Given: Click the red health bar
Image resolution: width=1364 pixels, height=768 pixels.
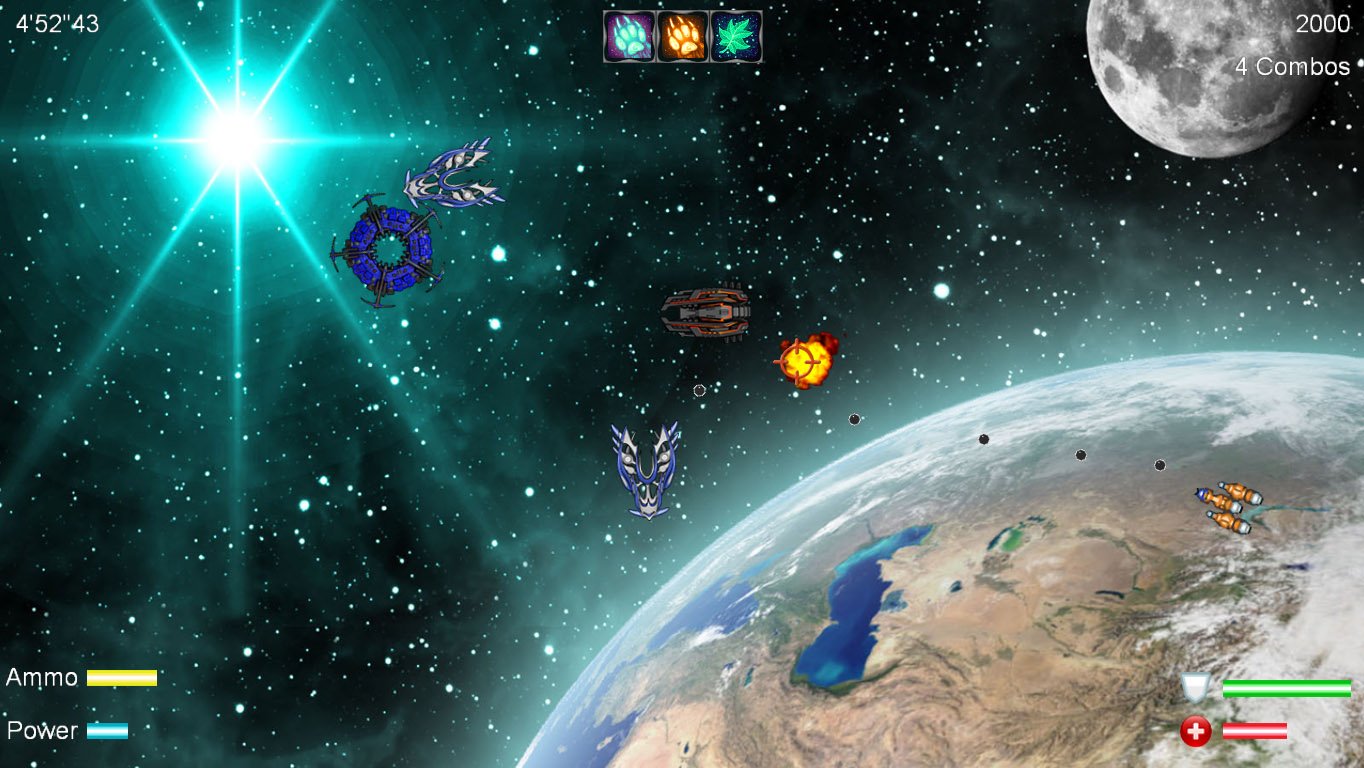Looking at the screenshot, I should pos(1255,729).
